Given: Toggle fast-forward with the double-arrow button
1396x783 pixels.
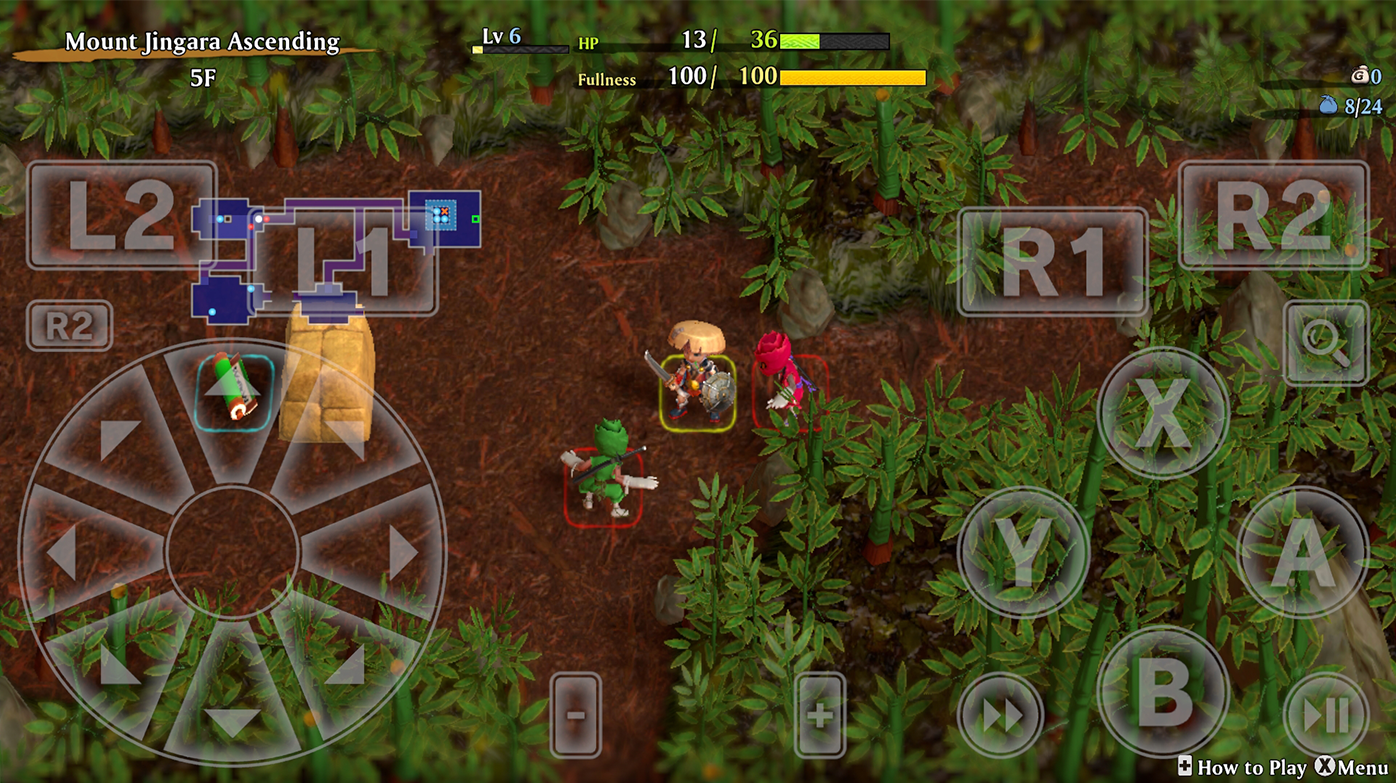Looking at the screenshot, I should click(x=1001, y=715).
